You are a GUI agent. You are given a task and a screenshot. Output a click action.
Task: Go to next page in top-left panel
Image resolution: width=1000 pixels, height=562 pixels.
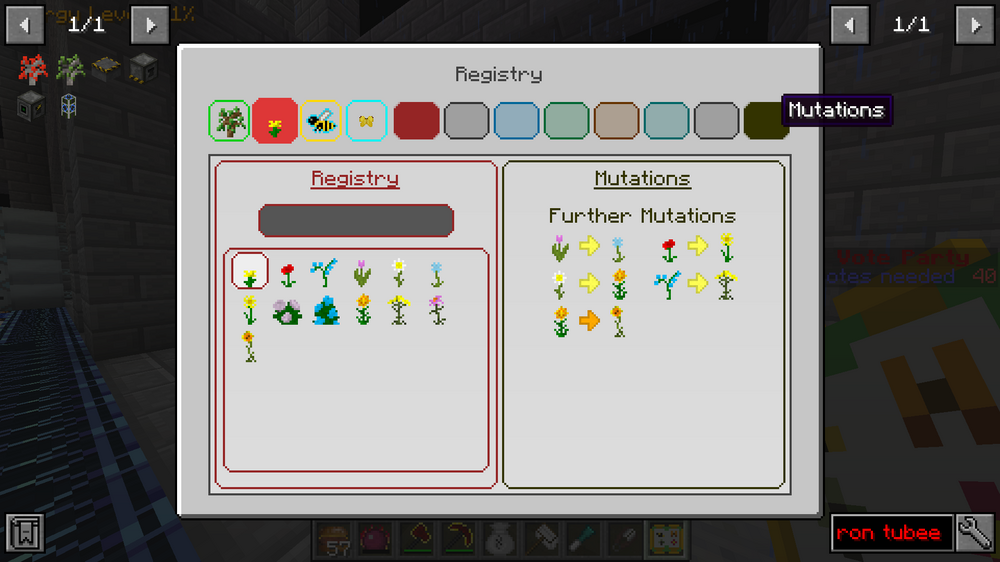pos(150,24)
